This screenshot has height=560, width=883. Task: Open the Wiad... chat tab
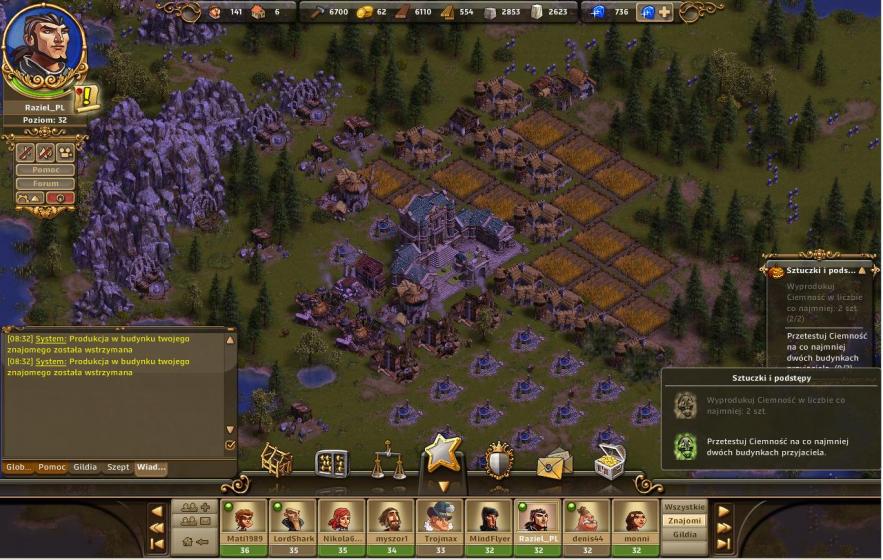[x=150, y=467]
